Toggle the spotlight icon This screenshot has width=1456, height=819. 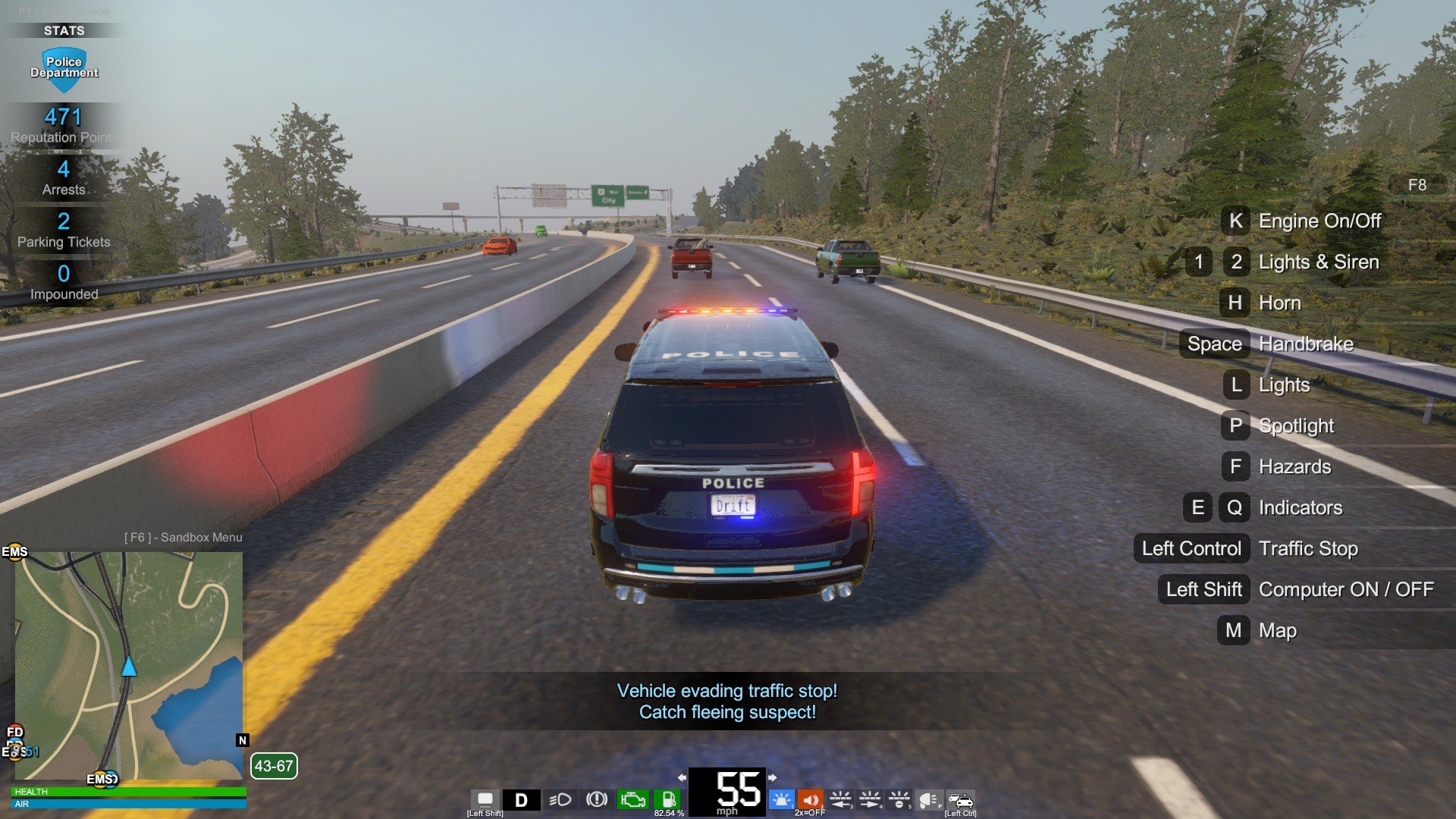point(929,800)
